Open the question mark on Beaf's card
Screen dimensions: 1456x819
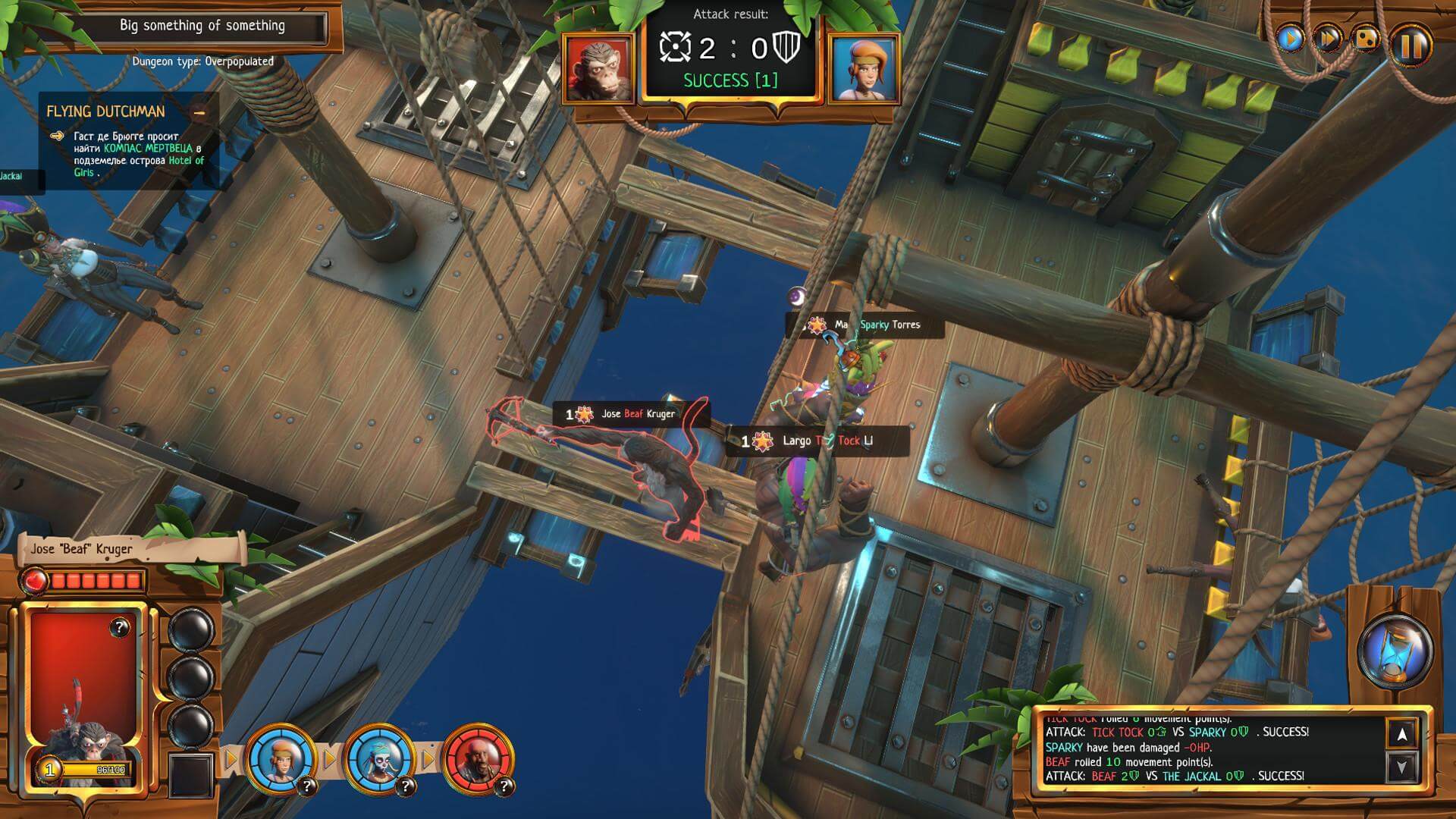click(x=119, y=627)
